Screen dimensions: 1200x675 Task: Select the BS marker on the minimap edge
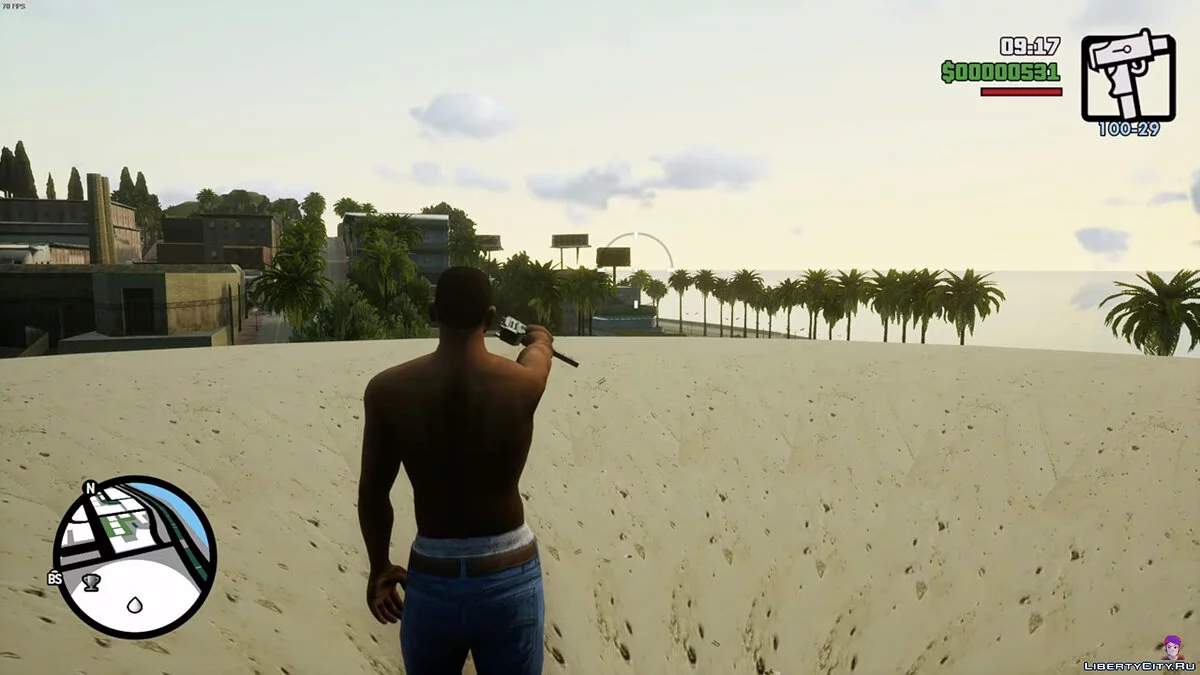(55, 578)
